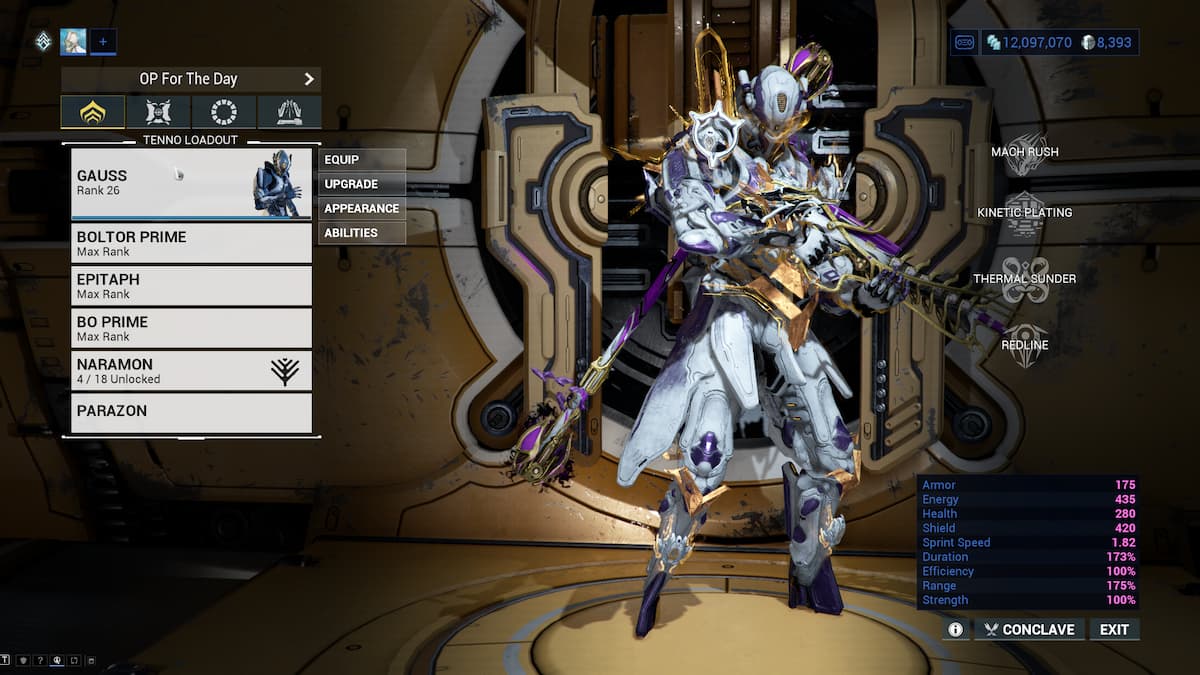Toggle Conclave mode
This screenshot has height=675, width=1200.
click(1029, 629)
